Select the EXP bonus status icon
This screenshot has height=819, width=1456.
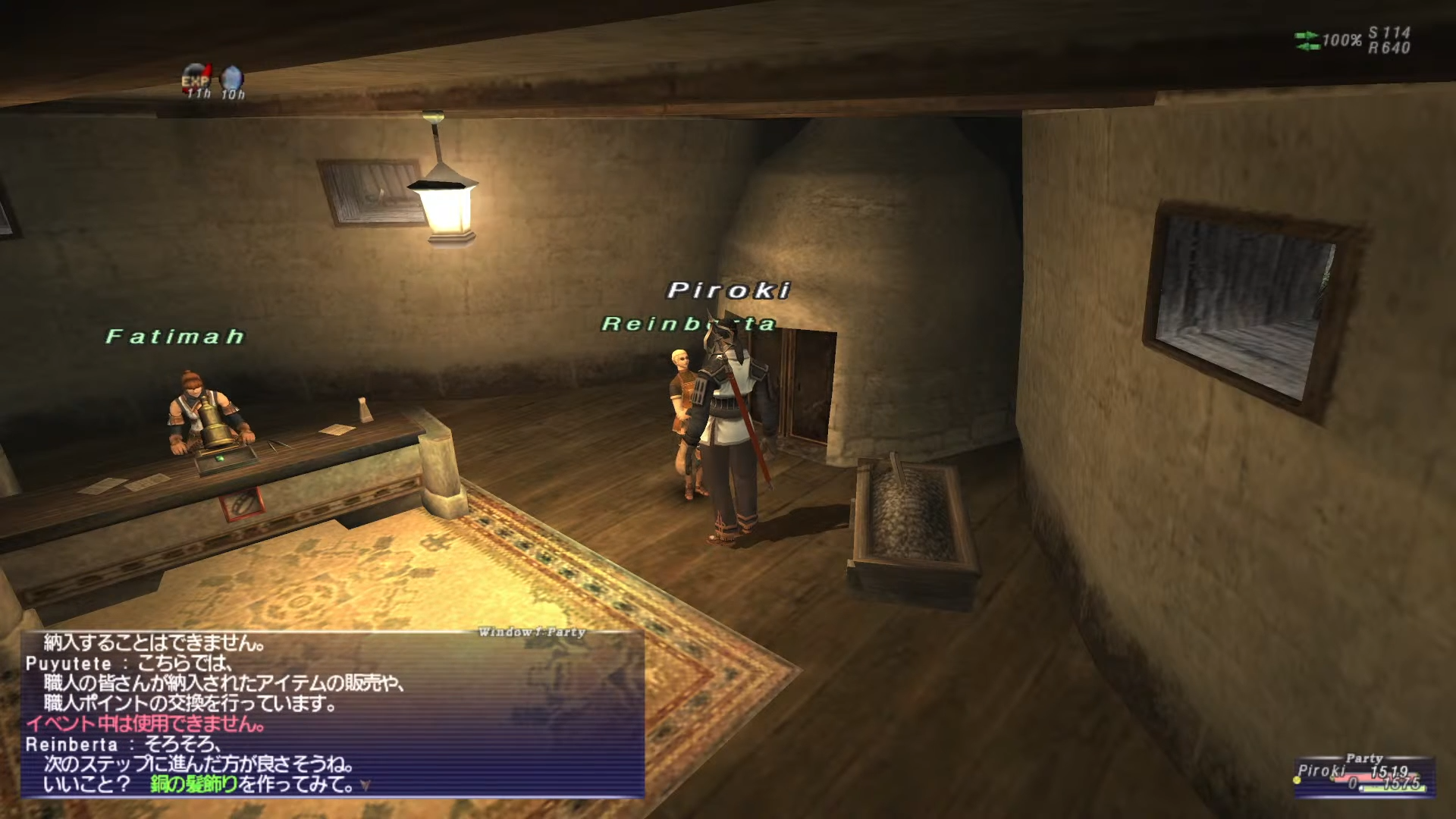click(x=196, y=78)
